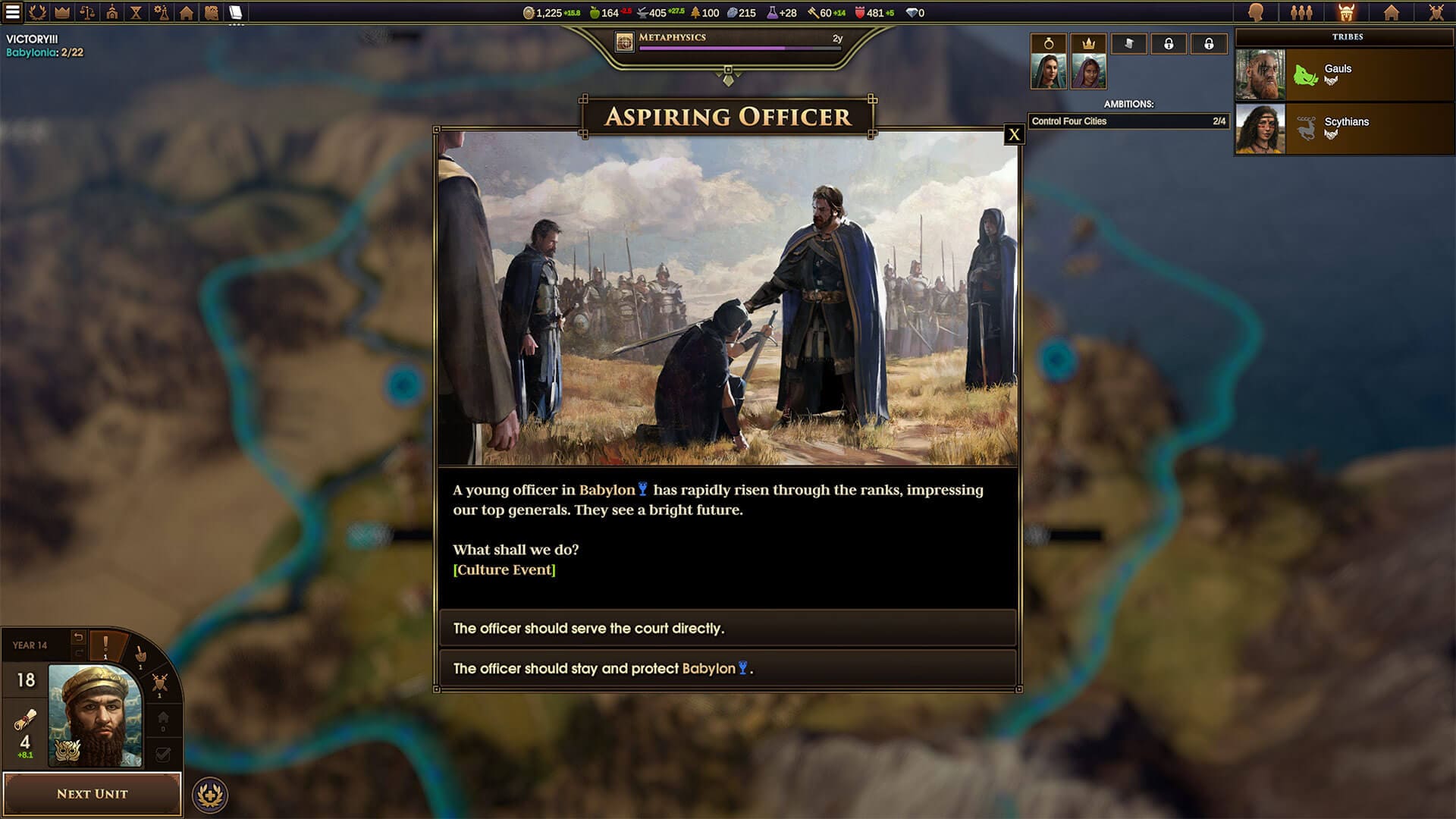
Task: Click the heir portrait under the crown icon
Action: point(1088,71)
